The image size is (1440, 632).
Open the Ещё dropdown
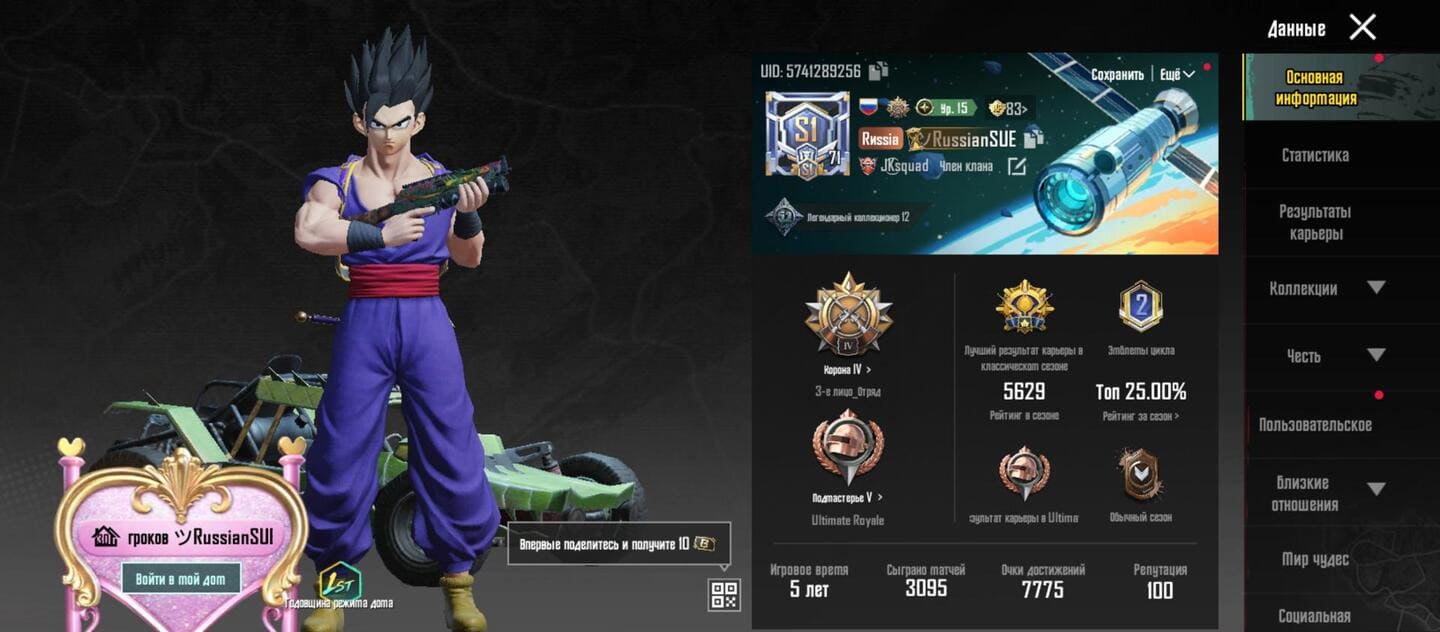pos(1177,75)
